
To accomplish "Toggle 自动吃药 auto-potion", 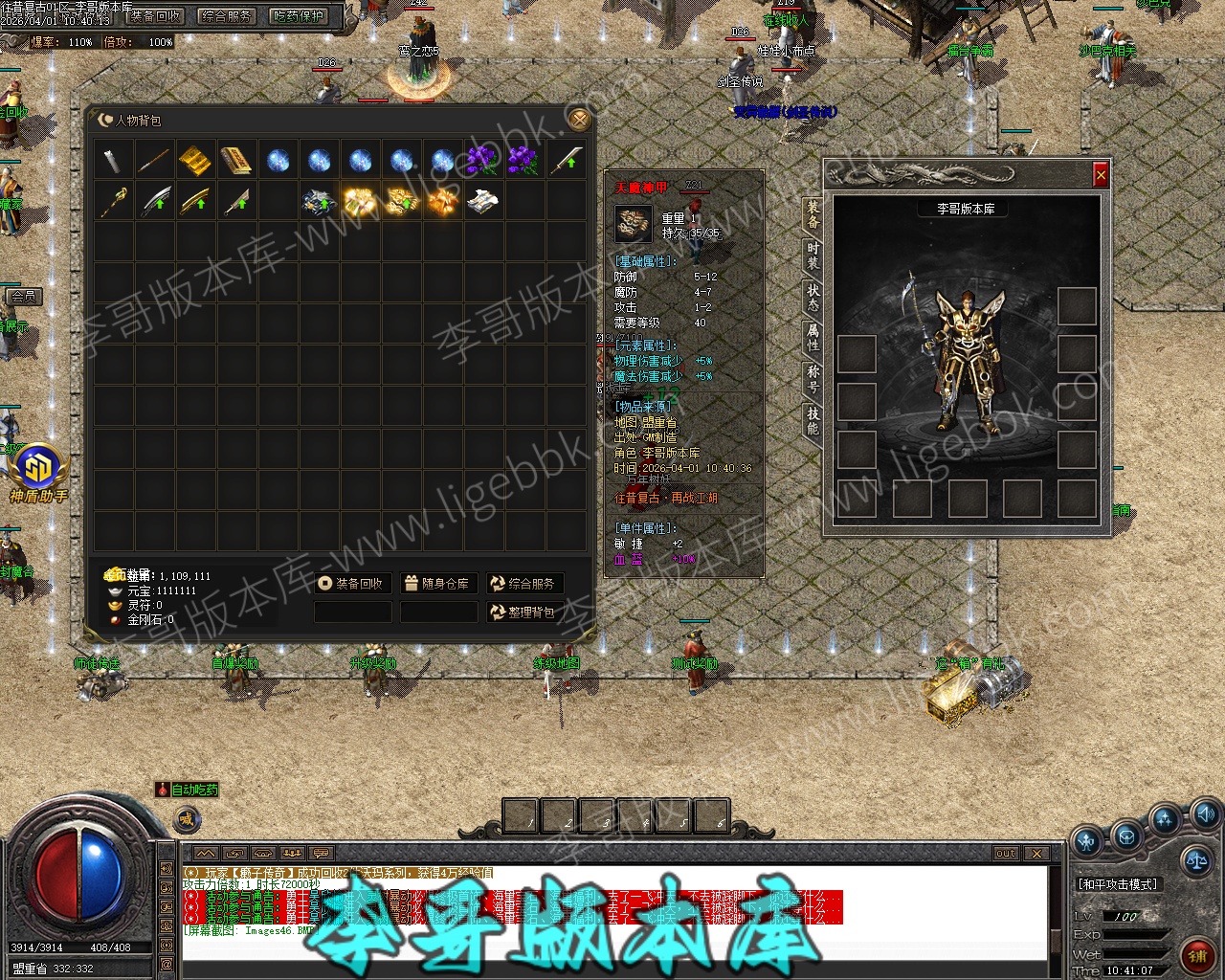I will point(188,791).
